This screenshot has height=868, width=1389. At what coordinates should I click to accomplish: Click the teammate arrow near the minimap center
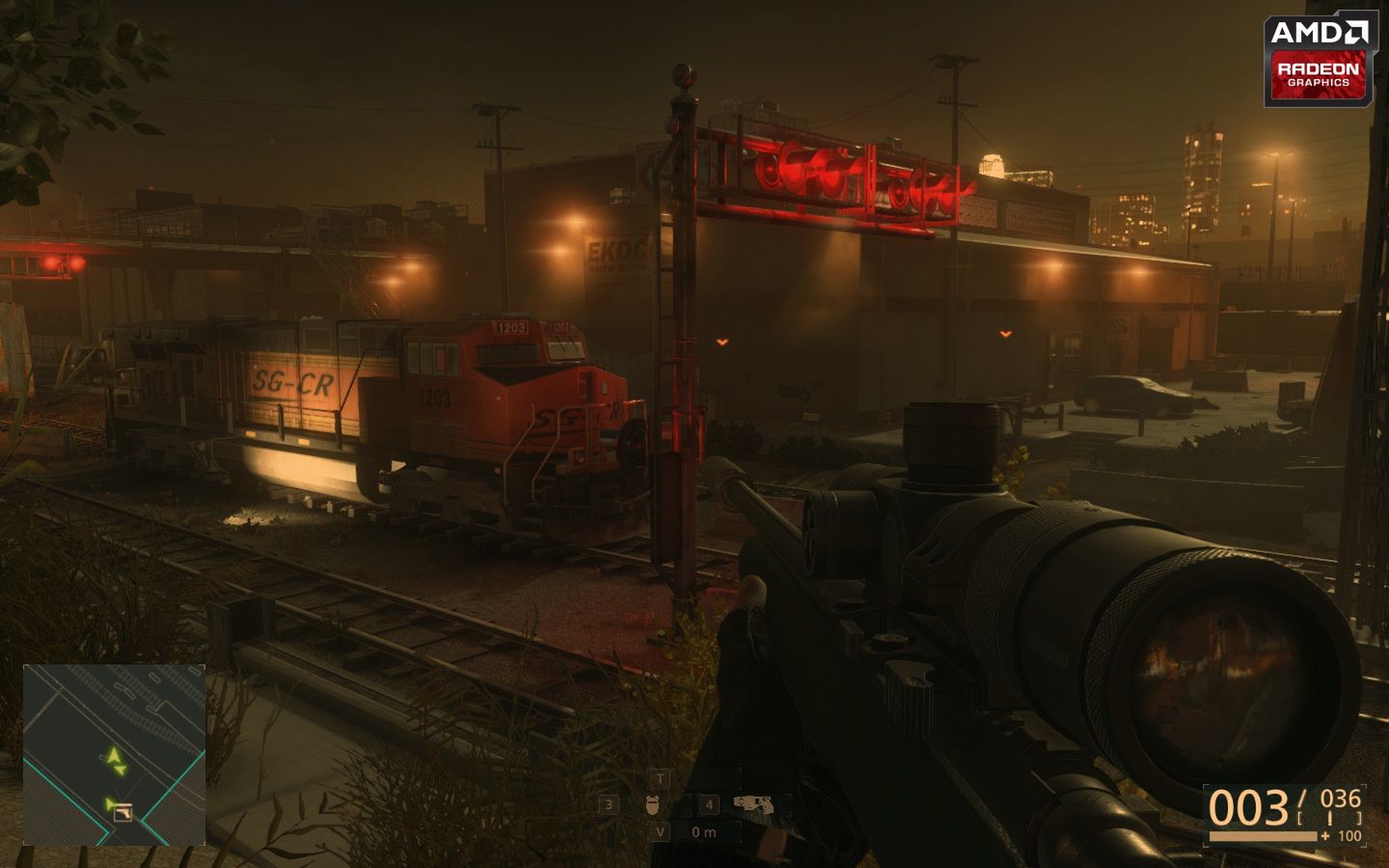(122, 770)
